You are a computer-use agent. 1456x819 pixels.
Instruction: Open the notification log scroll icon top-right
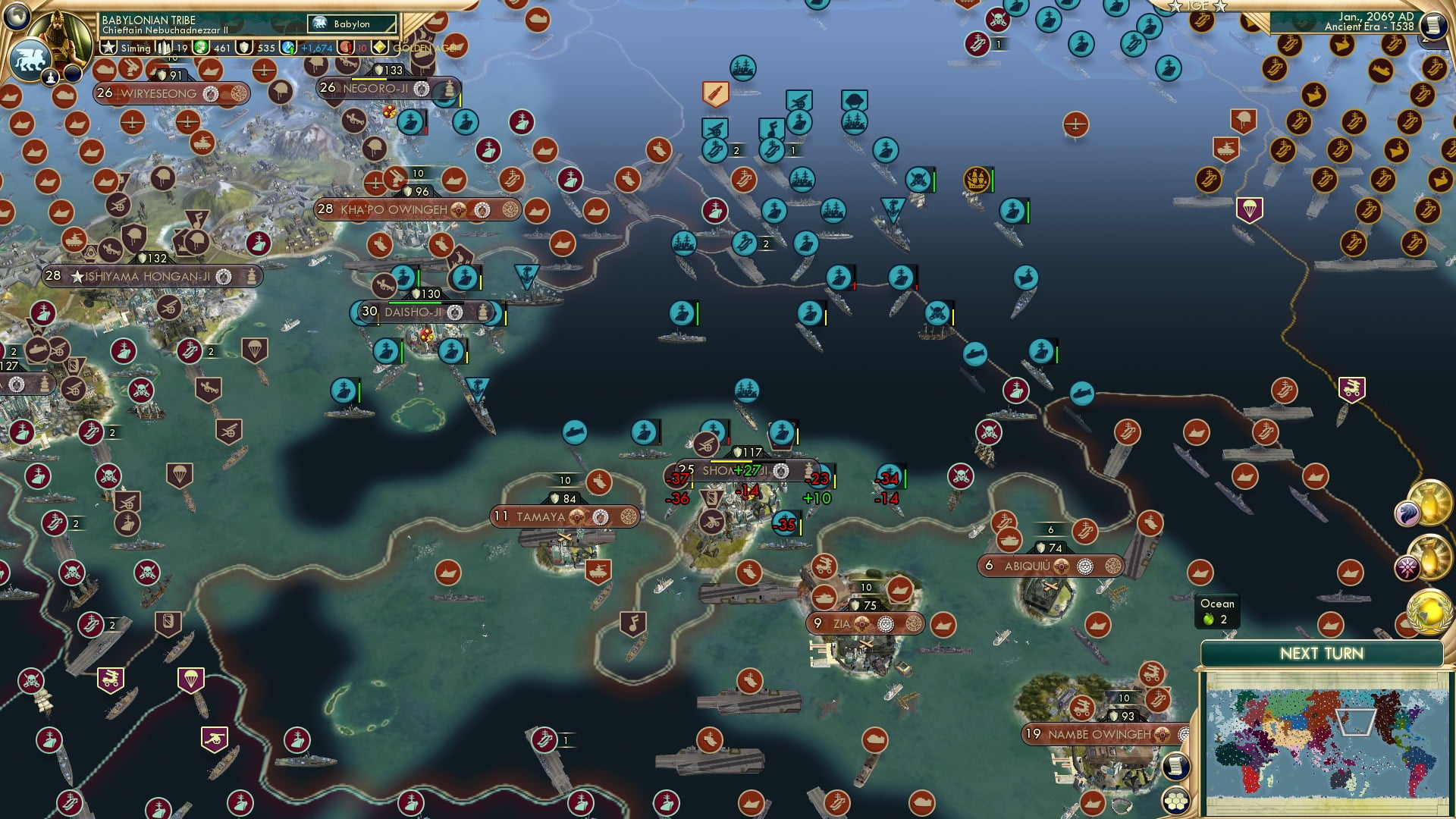coord(1433,25)
